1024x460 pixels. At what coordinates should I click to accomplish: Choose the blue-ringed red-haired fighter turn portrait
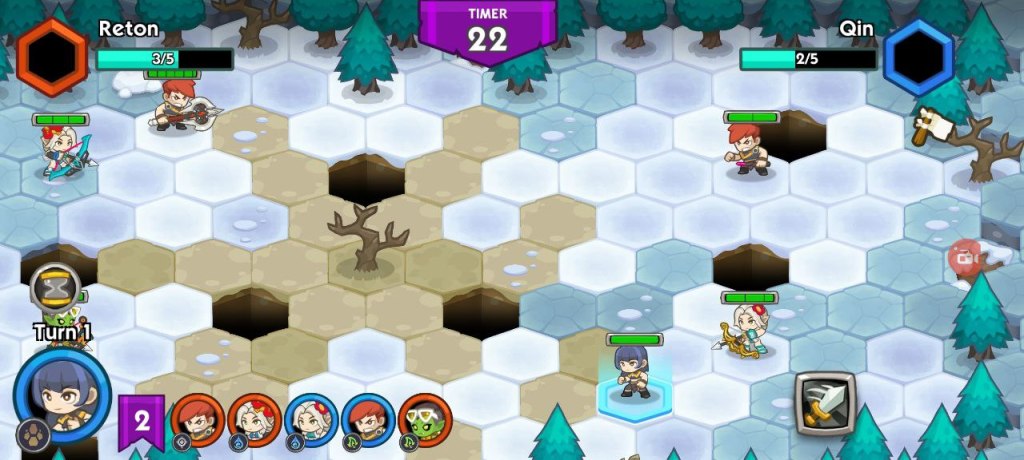[x=368, y=420]
